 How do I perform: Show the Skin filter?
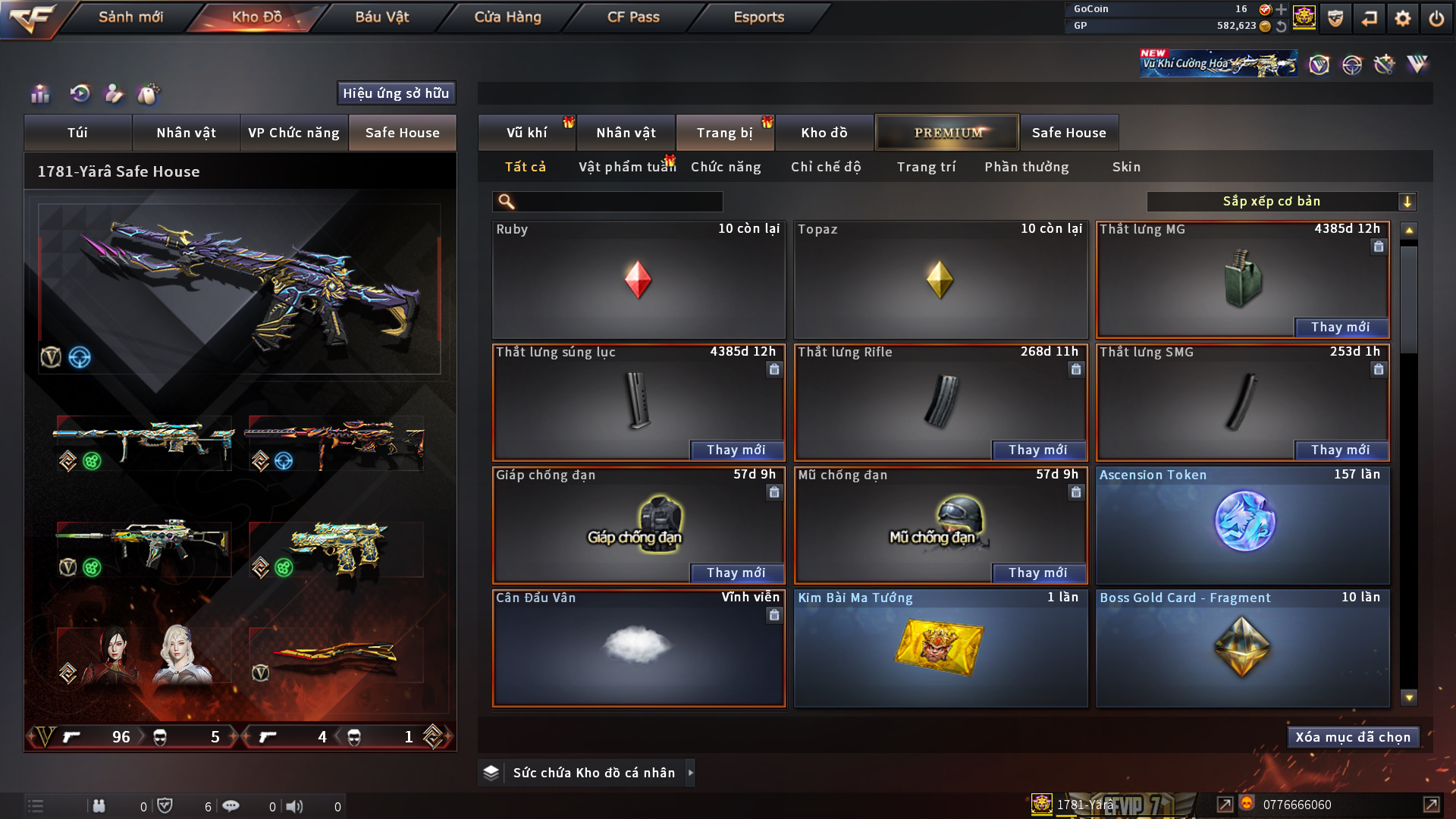pyautogui.click(x=1126, y=167)
